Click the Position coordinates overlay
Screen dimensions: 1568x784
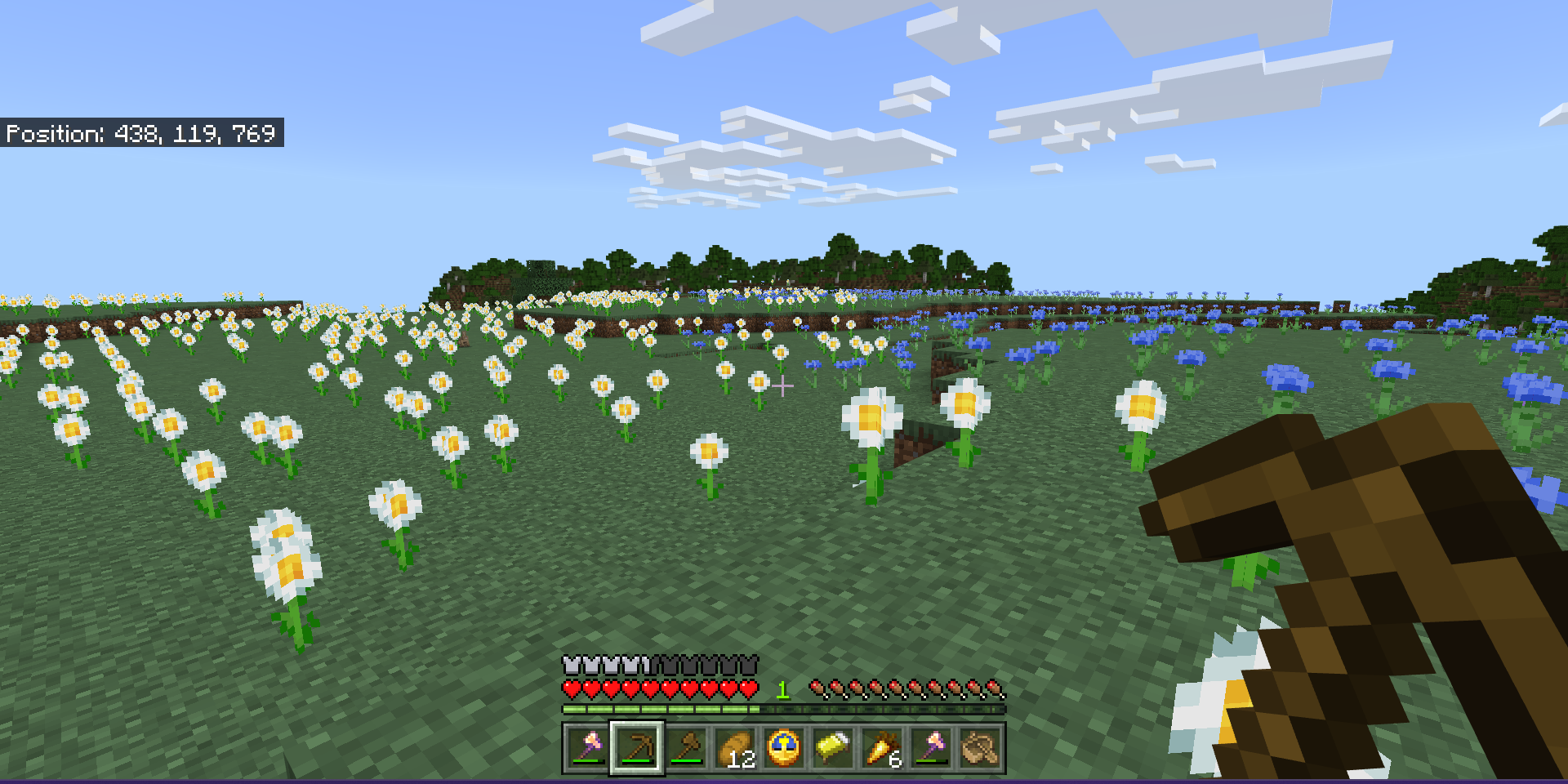click(x=143, y=133)
